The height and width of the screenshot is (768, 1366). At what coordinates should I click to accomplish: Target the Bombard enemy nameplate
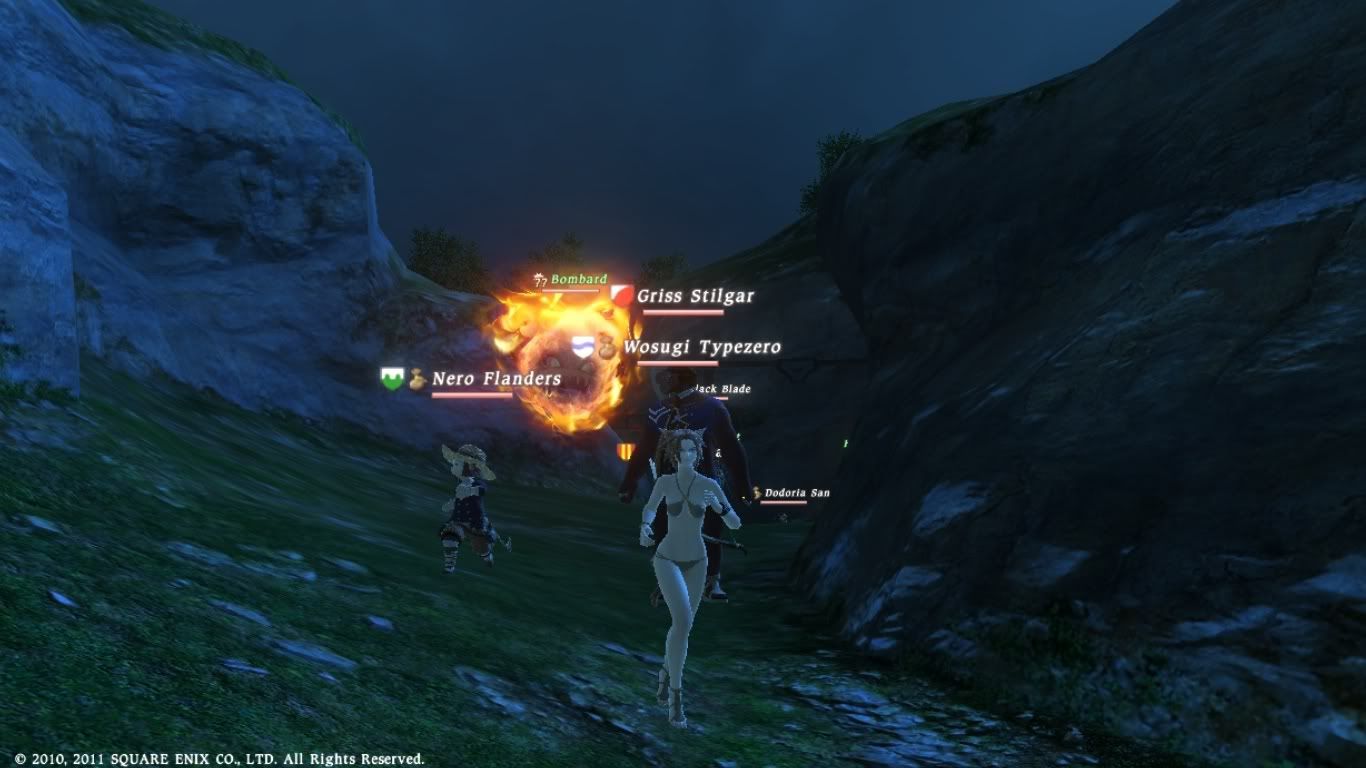(578, 279)
